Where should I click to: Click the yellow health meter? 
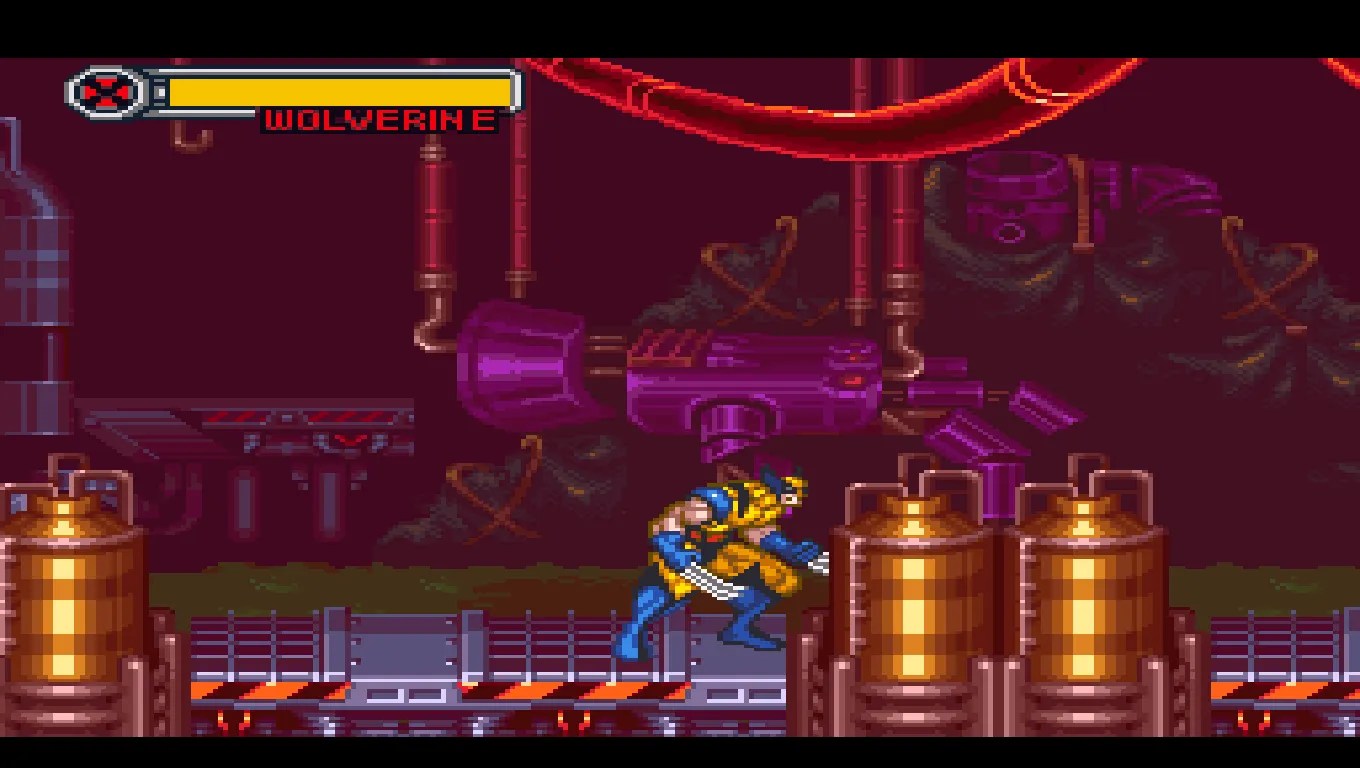click(x=340, y=91)
